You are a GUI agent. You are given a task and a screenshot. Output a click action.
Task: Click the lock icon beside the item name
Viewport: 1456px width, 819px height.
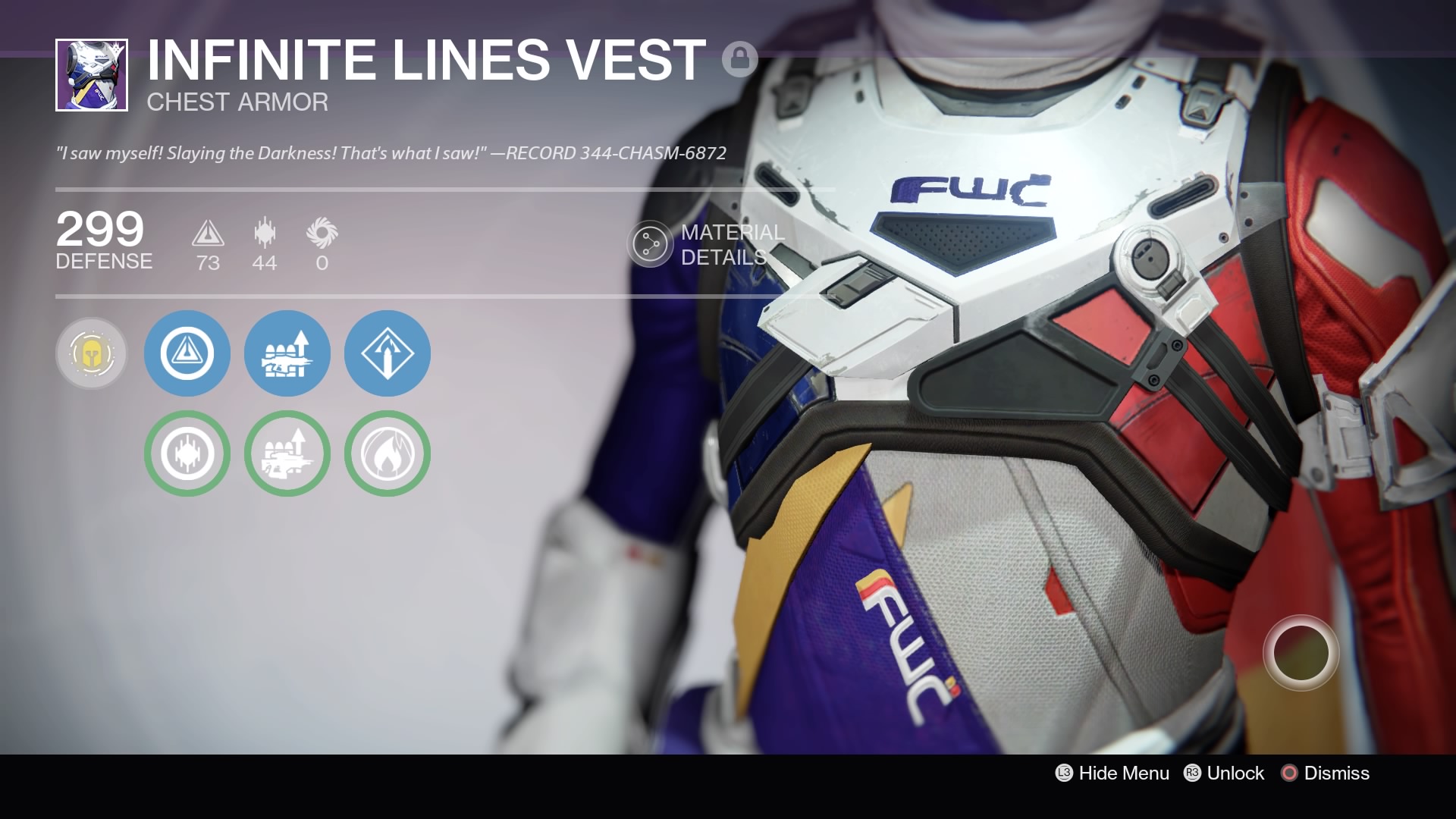[x=739, y=58]
